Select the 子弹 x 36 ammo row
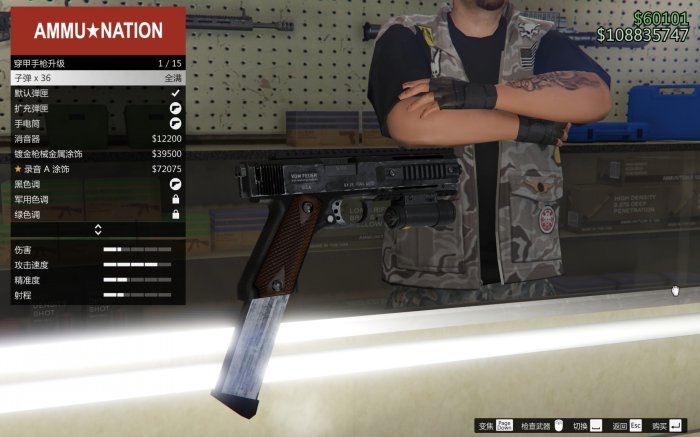Viewport: 700px width, 437px height. pyautogui.click(x=97, y=78)
